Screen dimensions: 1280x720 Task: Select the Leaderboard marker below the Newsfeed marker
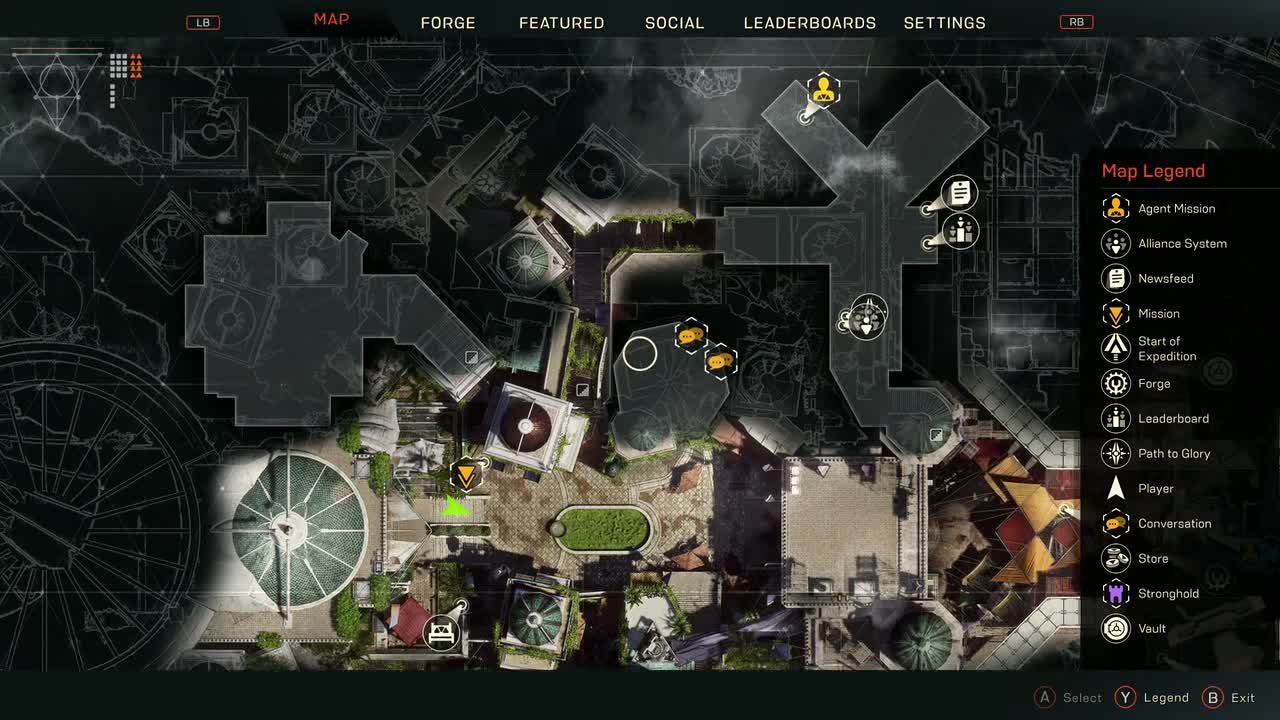(x=961, y=232)
